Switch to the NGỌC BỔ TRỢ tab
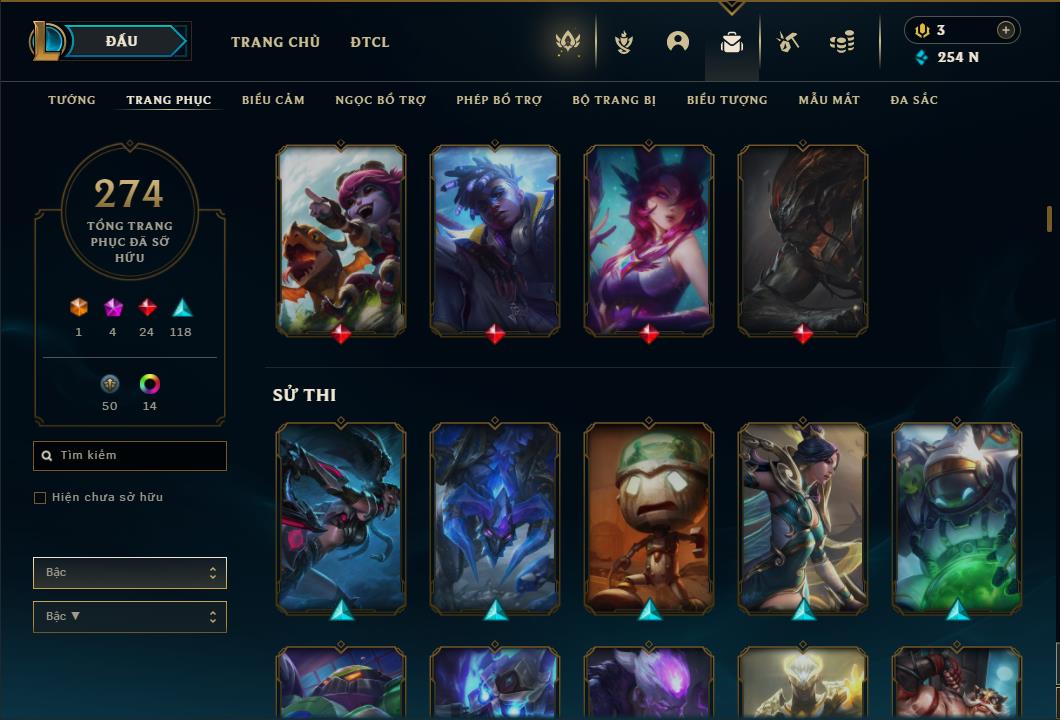The image size is (1060, 720). tap(380, 100)
